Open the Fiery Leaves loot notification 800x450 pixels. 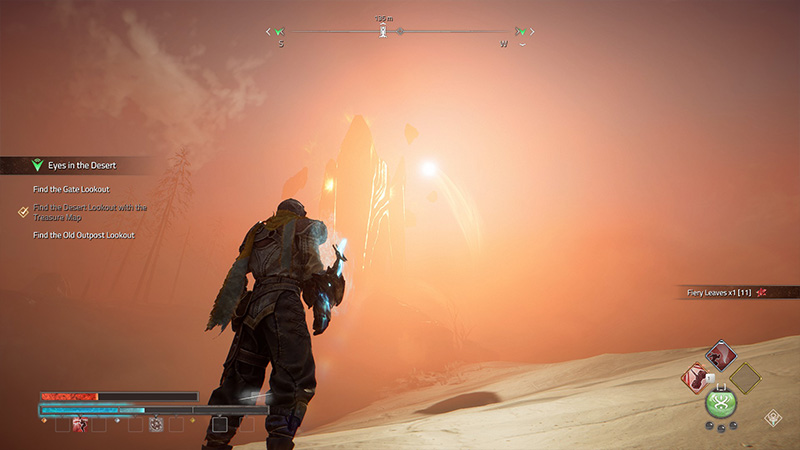point(725,292)
